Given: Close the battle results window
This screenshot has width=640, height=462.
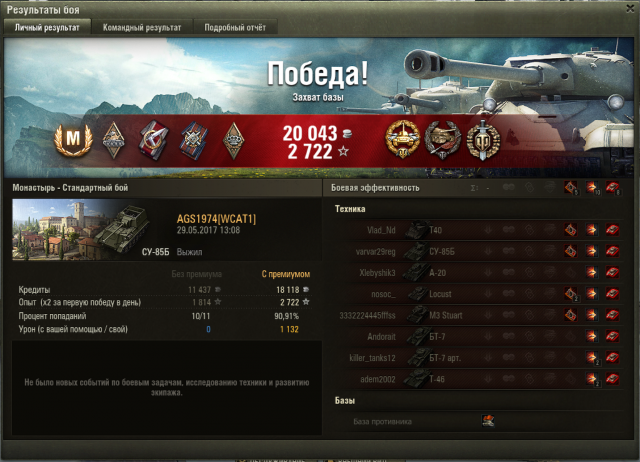Looking at the screenshot, I should coord(627,10).
